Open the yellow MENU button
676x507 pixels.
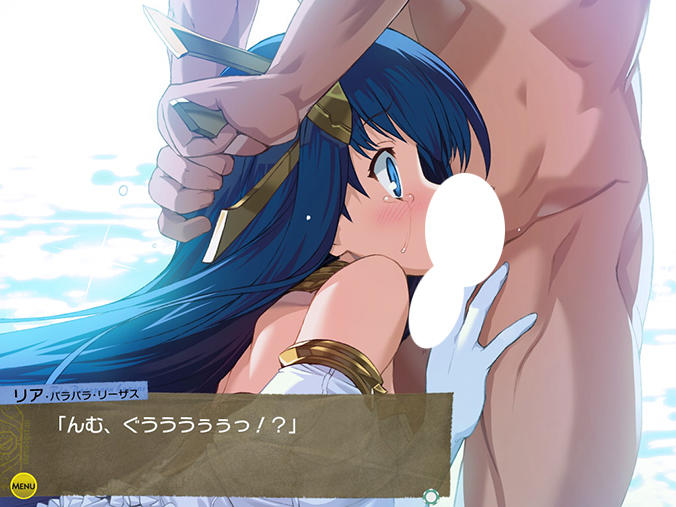pos(23,485)
